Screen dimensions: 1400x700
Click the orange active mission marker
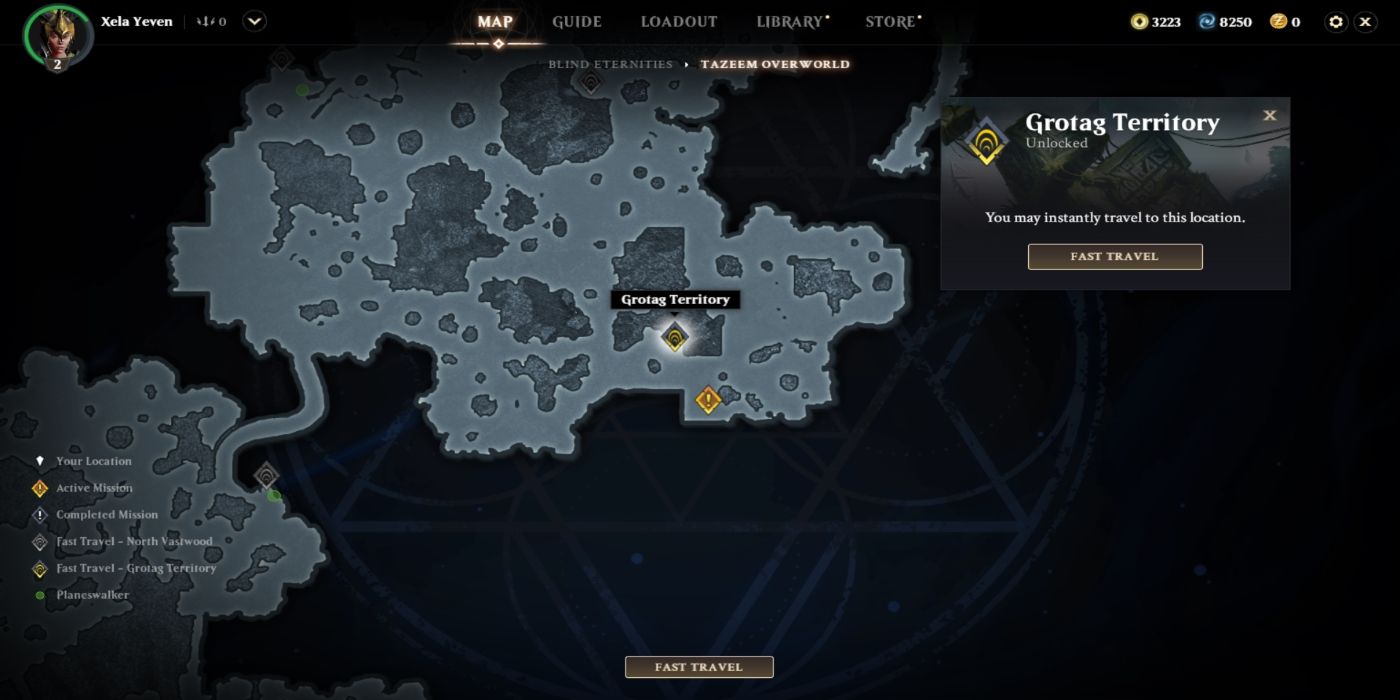point(708,400)
